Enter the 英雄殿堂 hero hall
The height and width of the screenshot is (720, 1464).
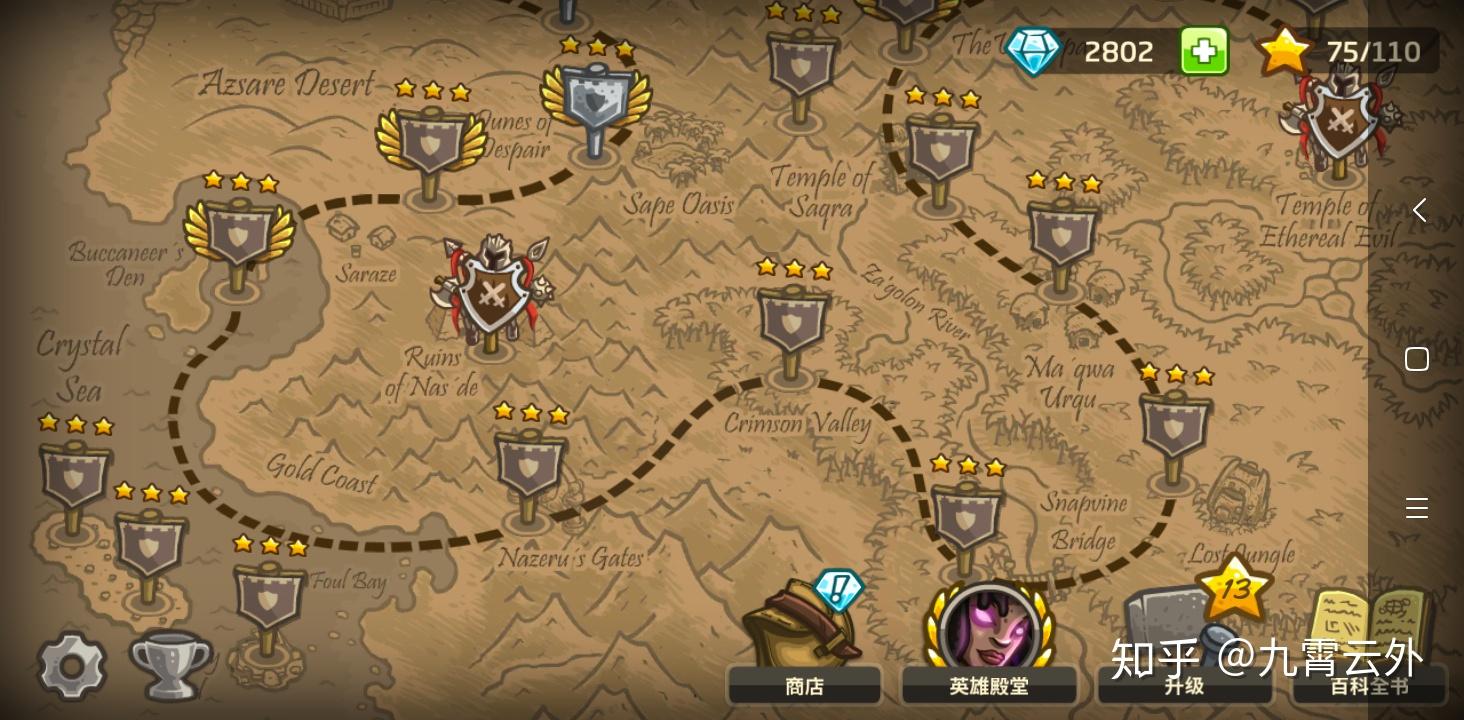(989, 685)
